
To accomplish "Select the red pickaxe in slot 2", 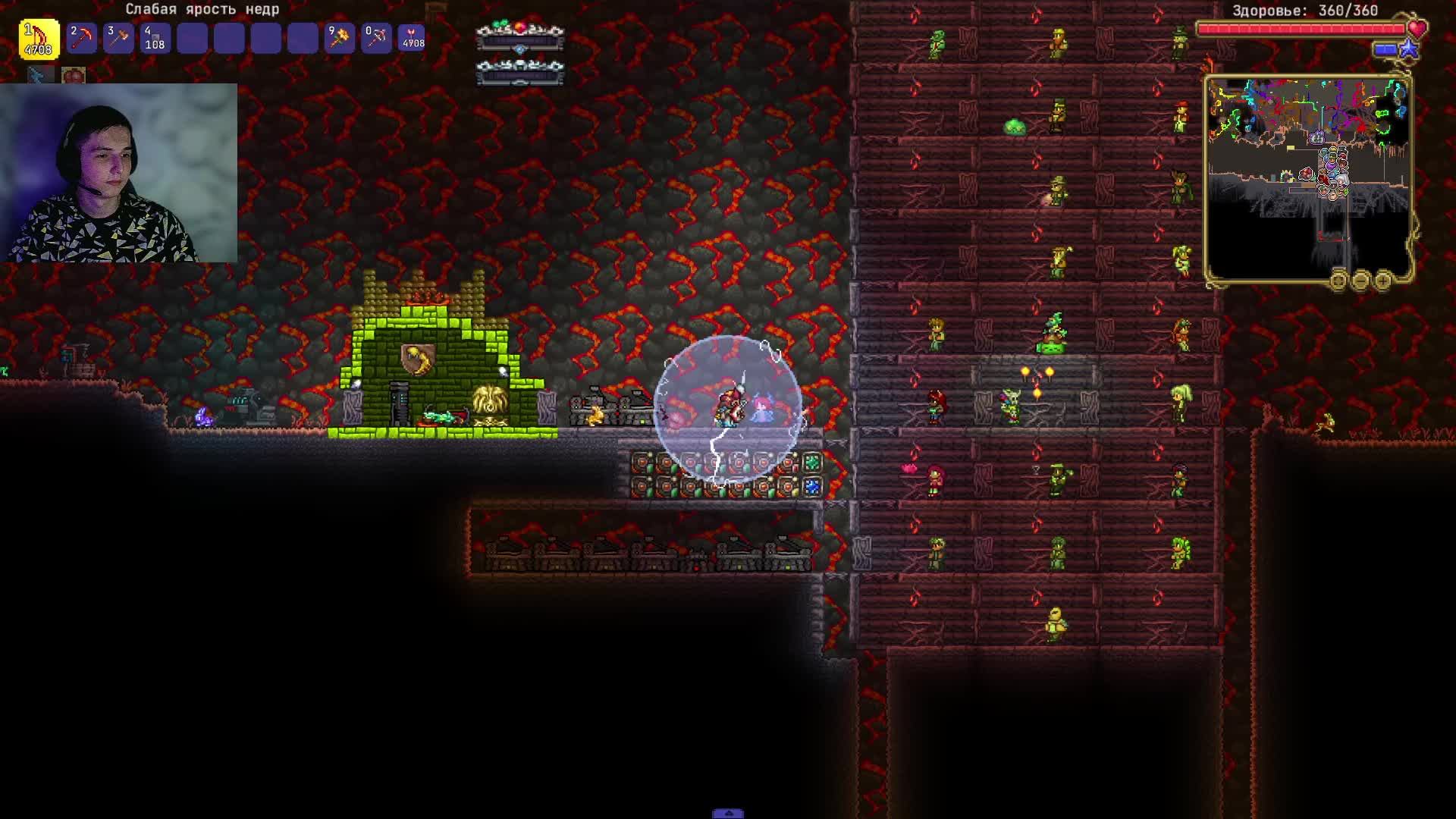I will click(82, 38).
